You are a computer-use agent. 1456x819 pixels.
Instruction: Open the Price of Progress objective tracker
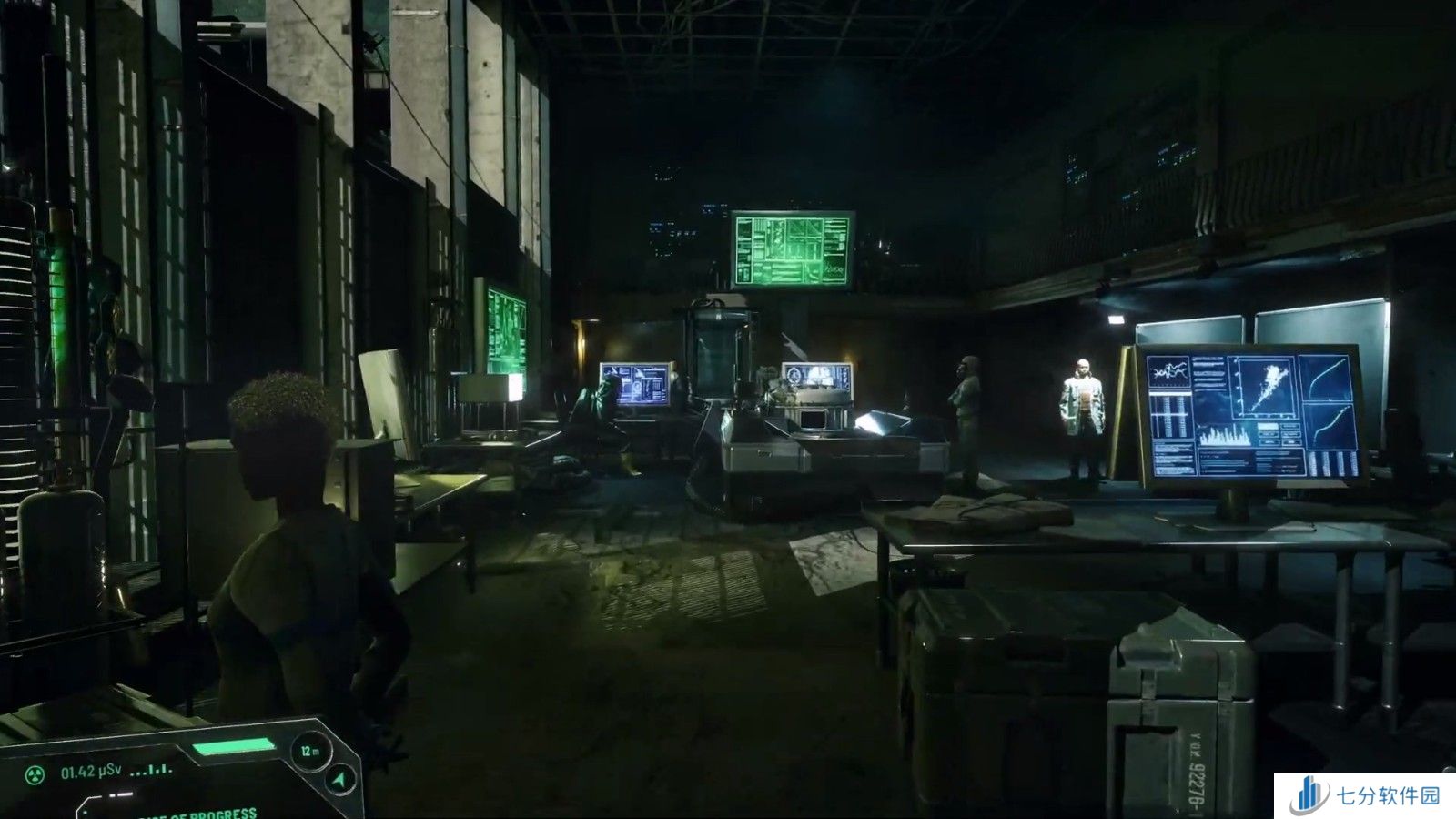[x=196, y=812]
